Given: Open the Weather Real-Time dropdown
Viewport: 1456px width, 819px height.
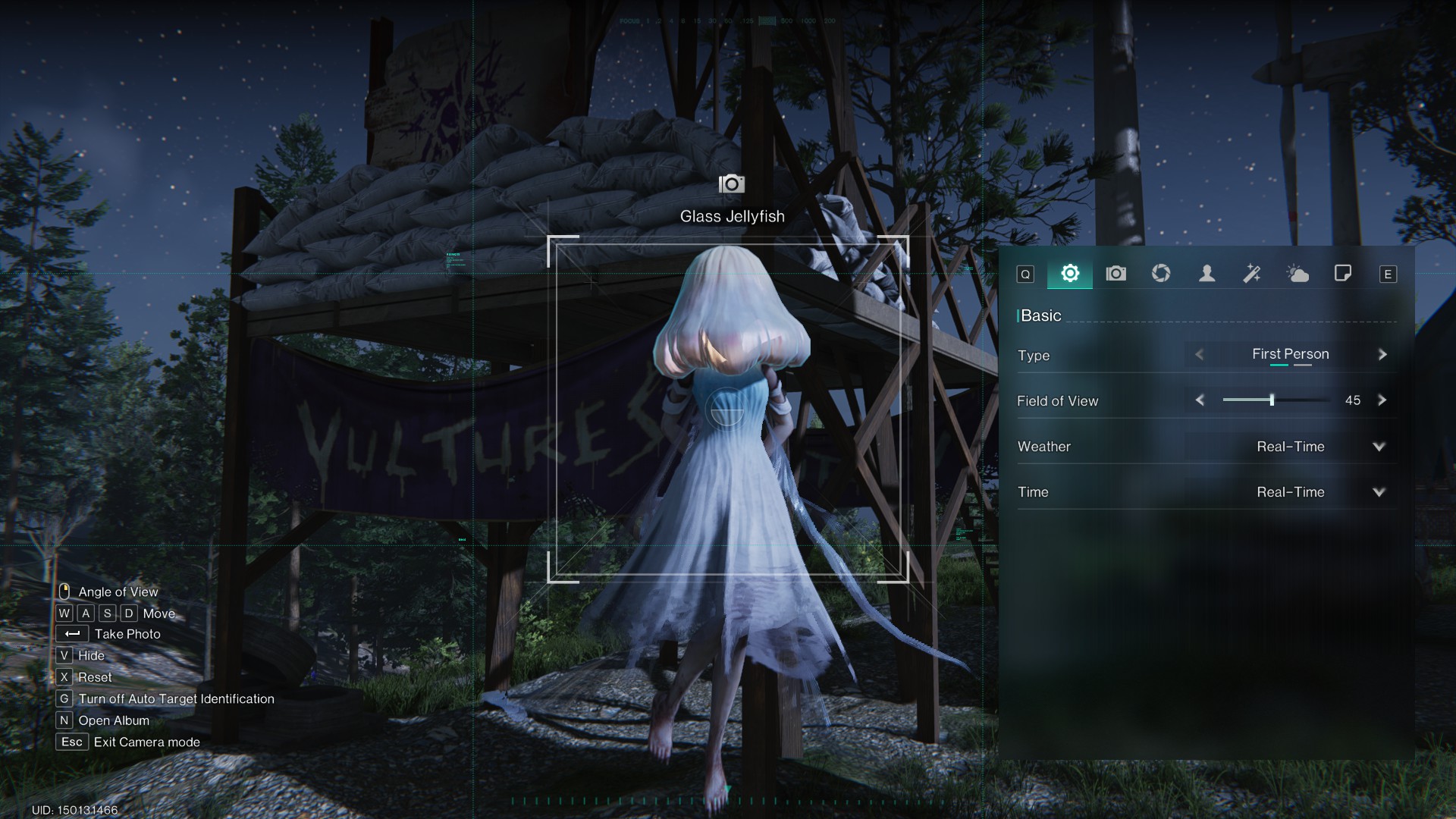Looking at the screenshot, I should (1379, 447).
